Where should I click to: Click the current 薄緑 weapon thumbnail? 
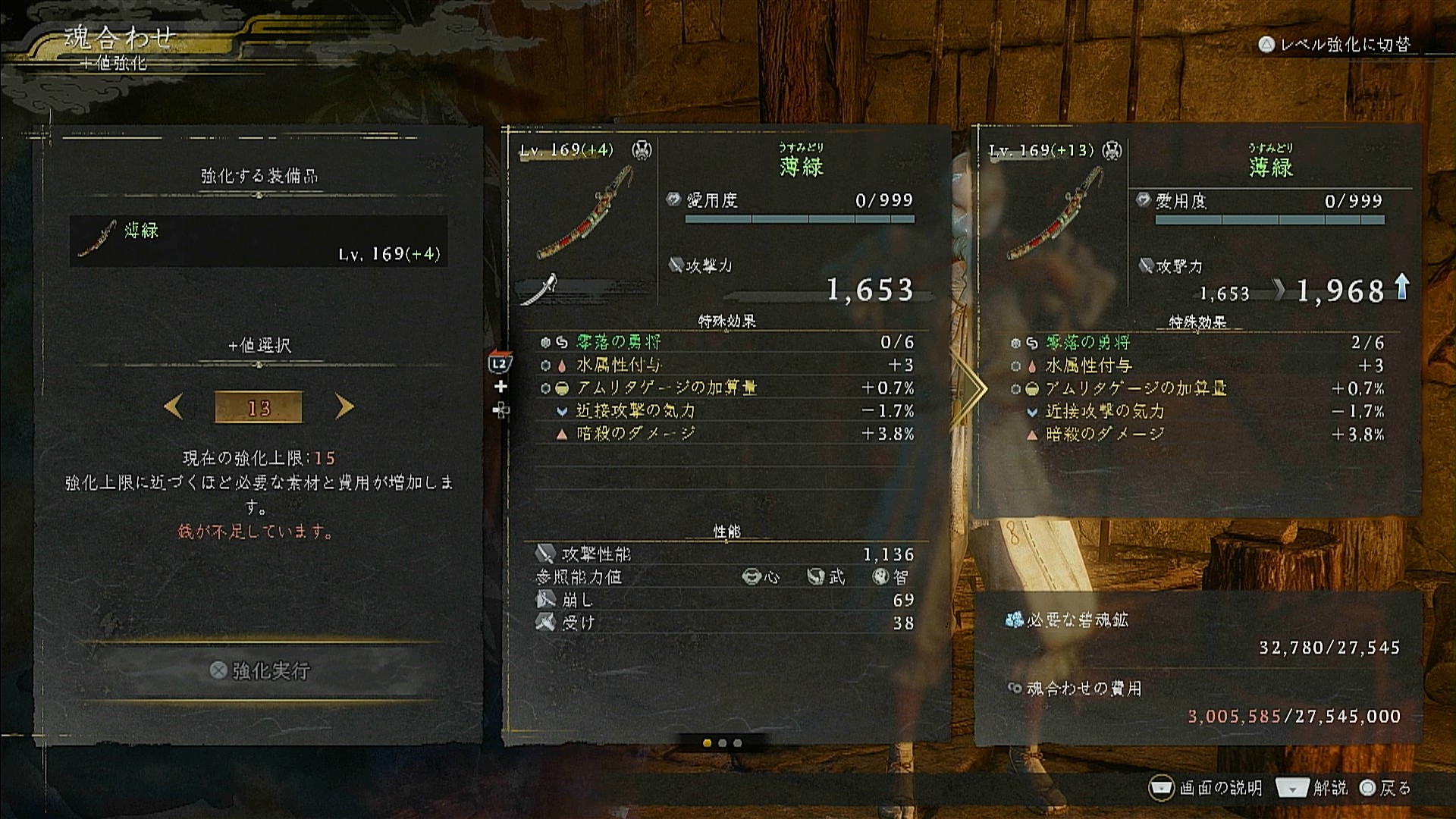[x=584, y=214]
